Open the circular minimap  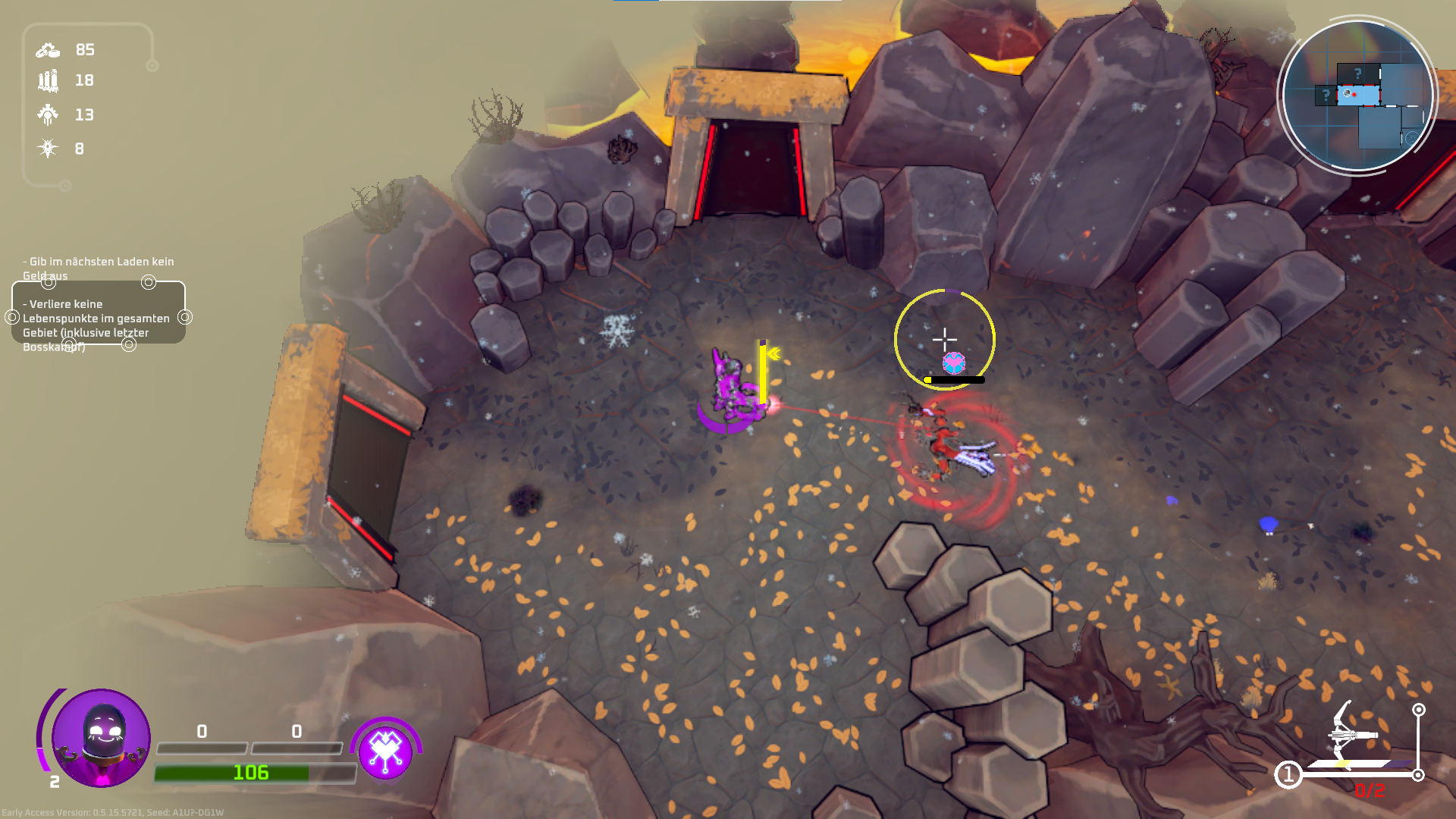[1357, 96]
